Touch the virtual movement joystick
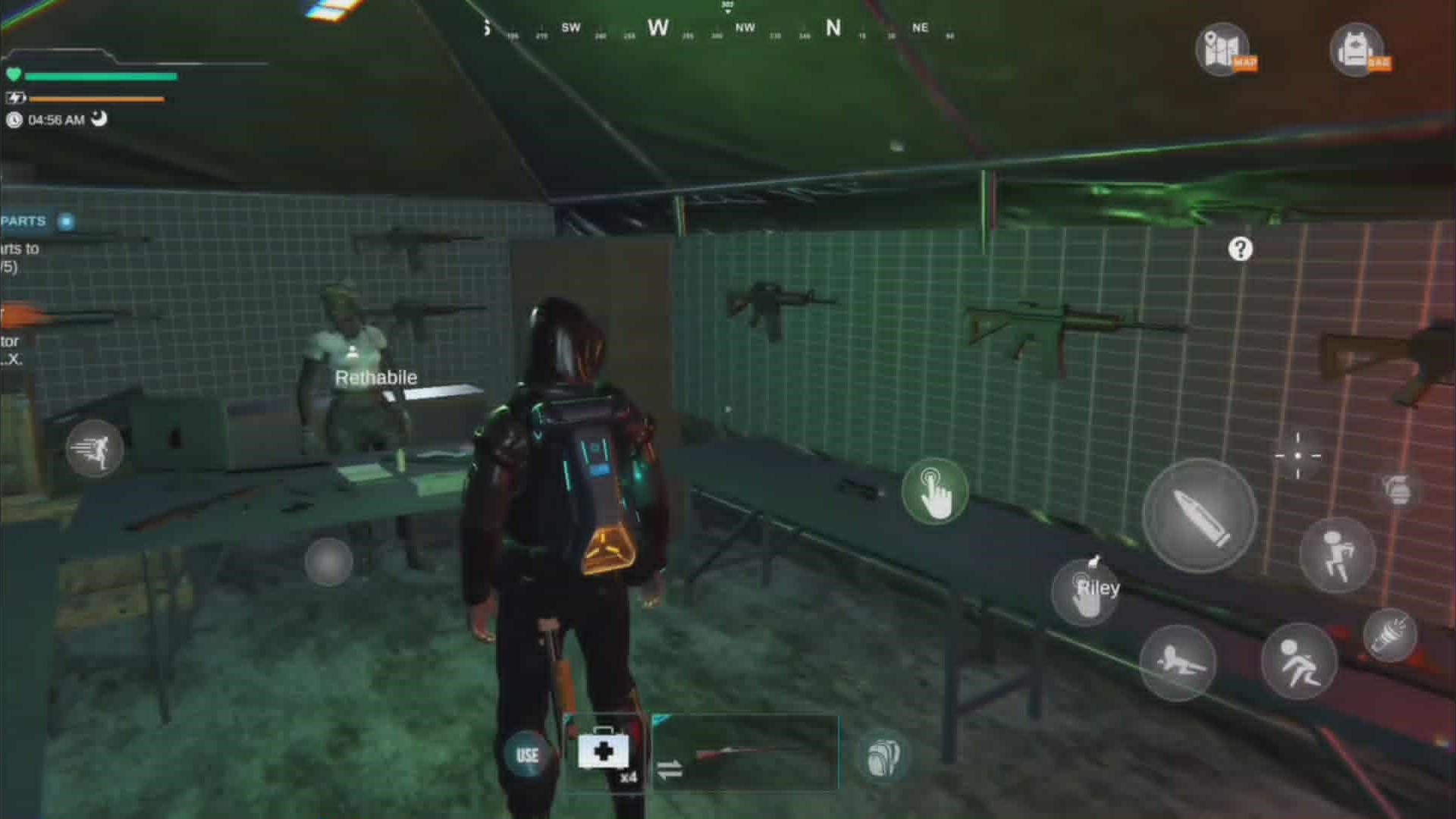Viewport: 1456px width, 819px height. tap(328, 562)
